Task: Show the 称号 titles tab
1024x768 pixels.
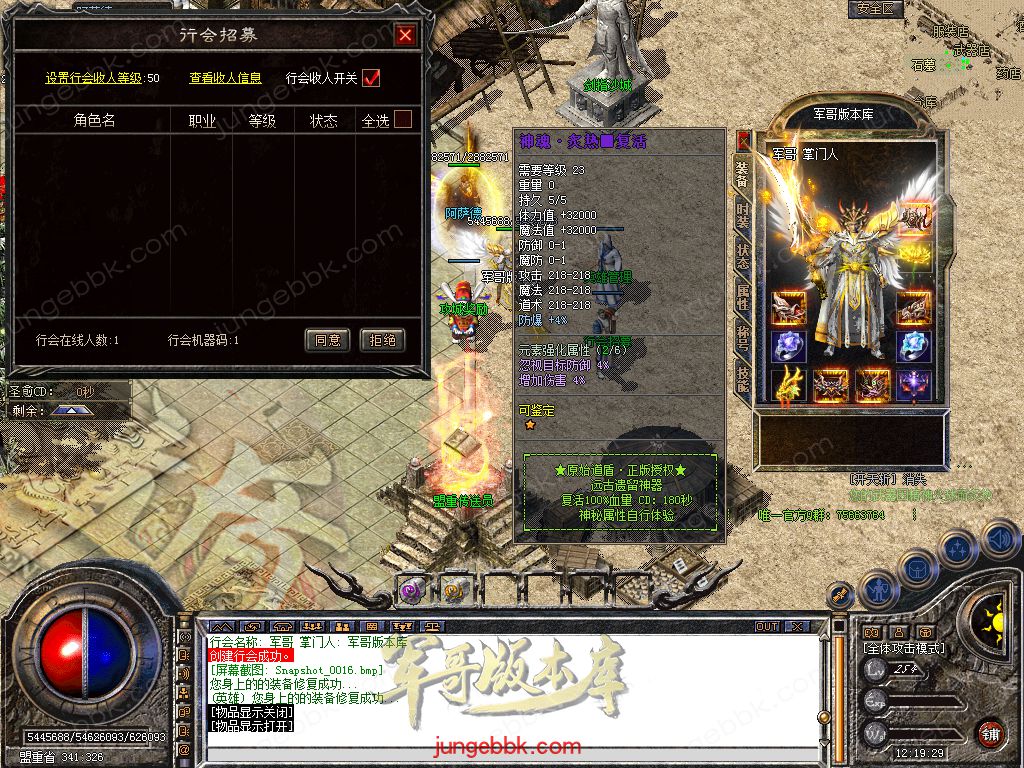Action: (742, 338)
